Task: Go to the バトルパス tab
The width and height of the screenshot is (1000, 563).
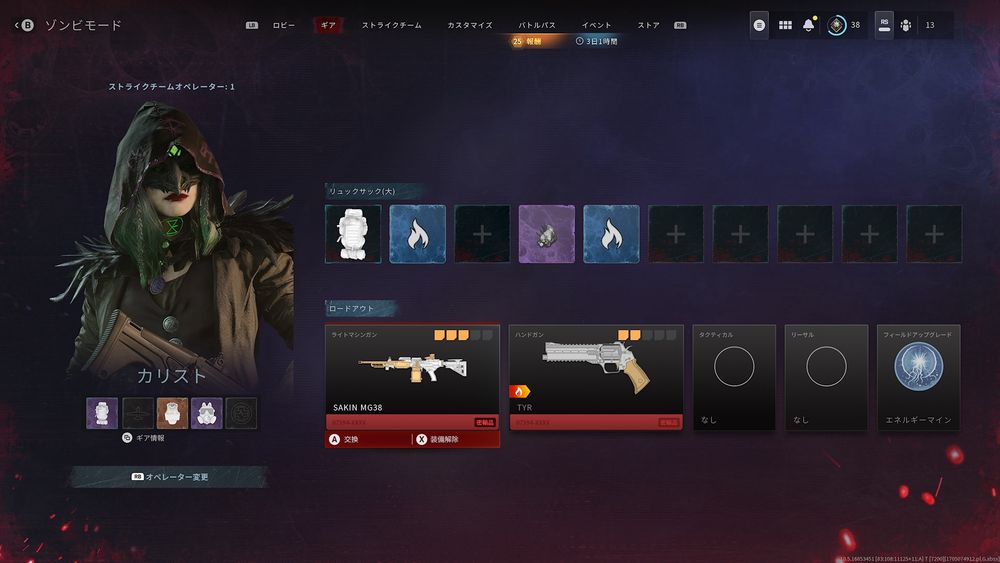Action: (x=537, y=25)
